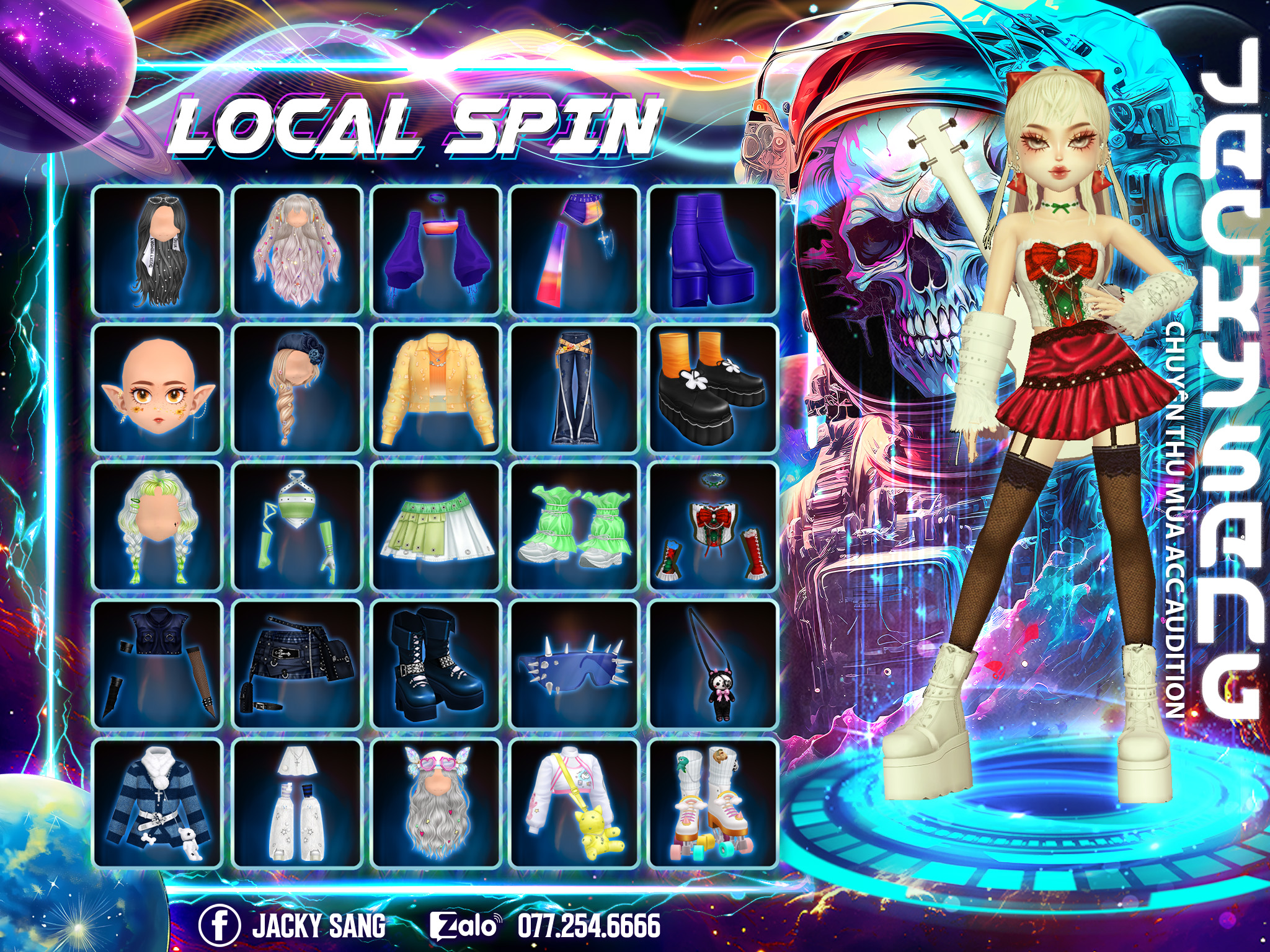Screen dimensions: 1270x952
Task: Pick the green and white pleated skirt
Action: tap(435, 526)
